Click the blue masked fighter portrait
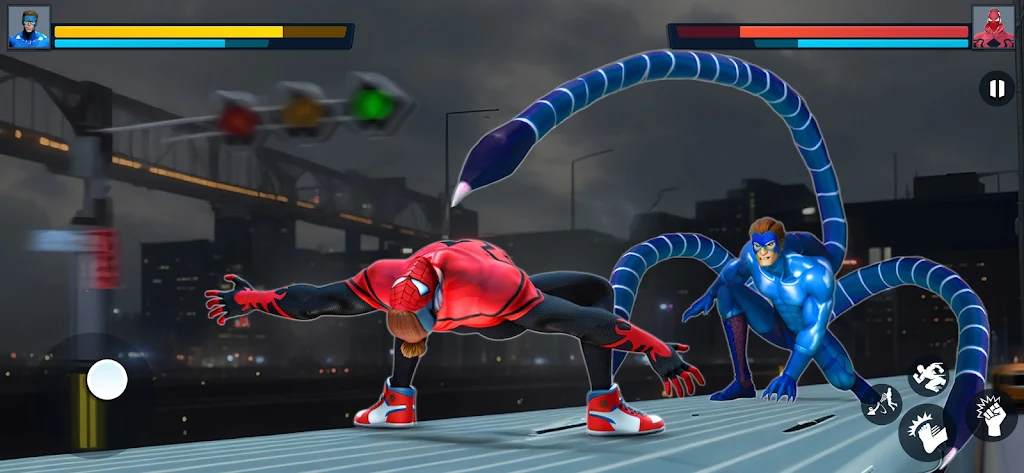This screenshot has height=473, width=1024. coord(28,27)
